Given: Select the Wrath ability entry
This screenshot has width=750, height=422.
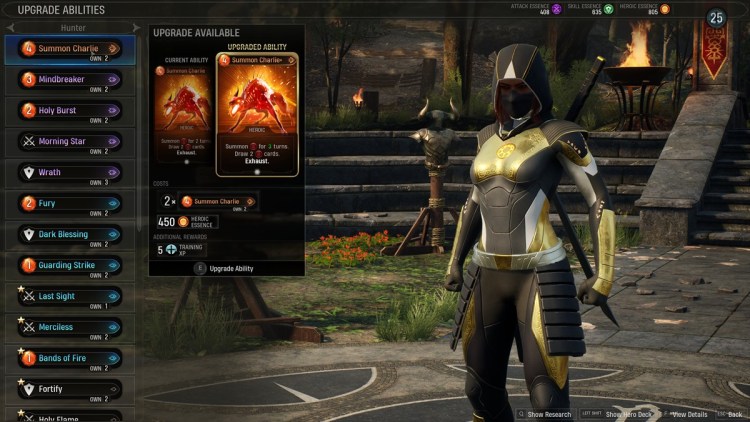Looking at the screenshot, I should click(68, 172).
